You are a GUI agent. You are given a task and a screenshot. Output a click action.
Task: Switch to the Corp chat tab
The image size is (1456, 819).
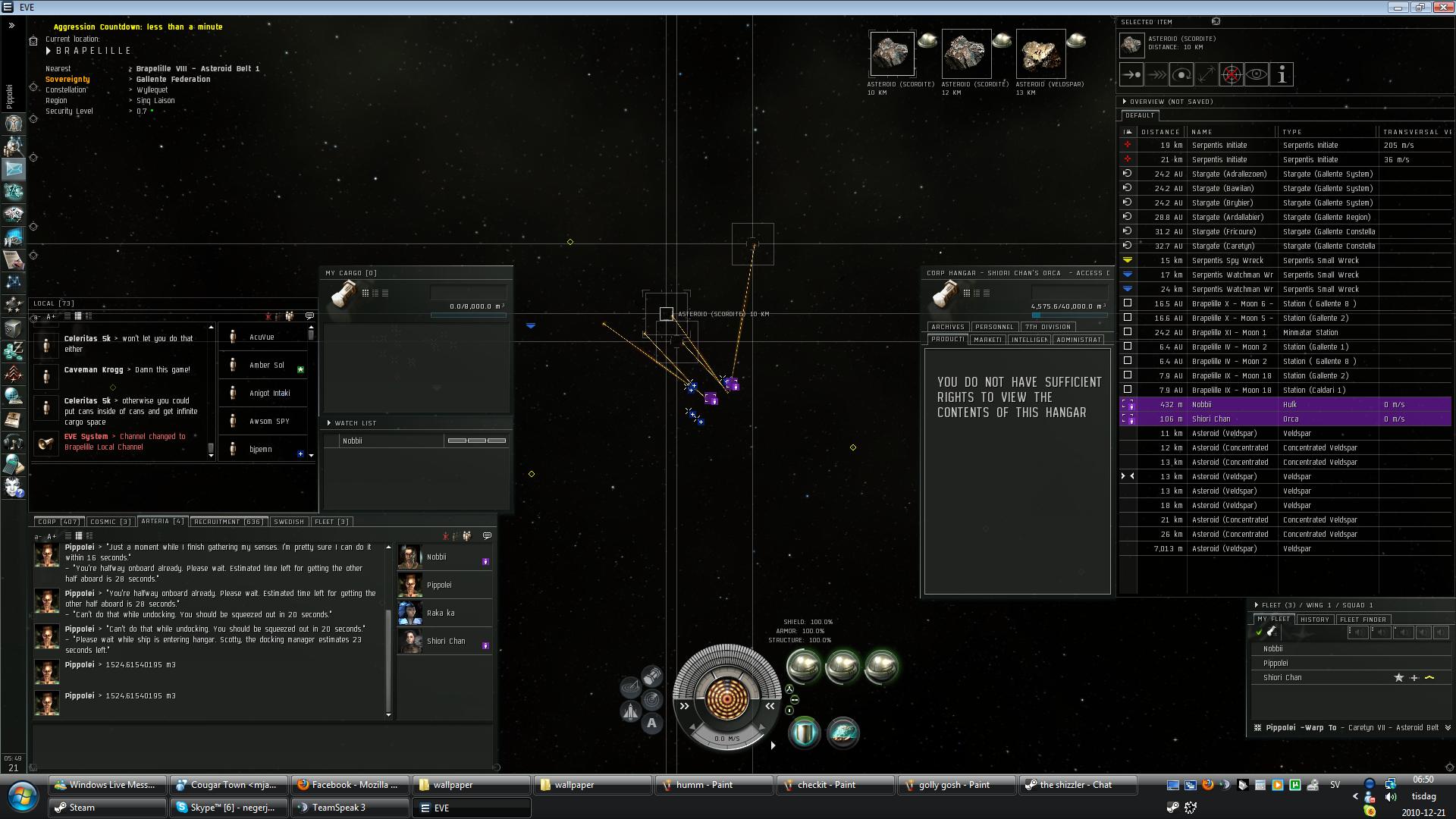[58, 522]
